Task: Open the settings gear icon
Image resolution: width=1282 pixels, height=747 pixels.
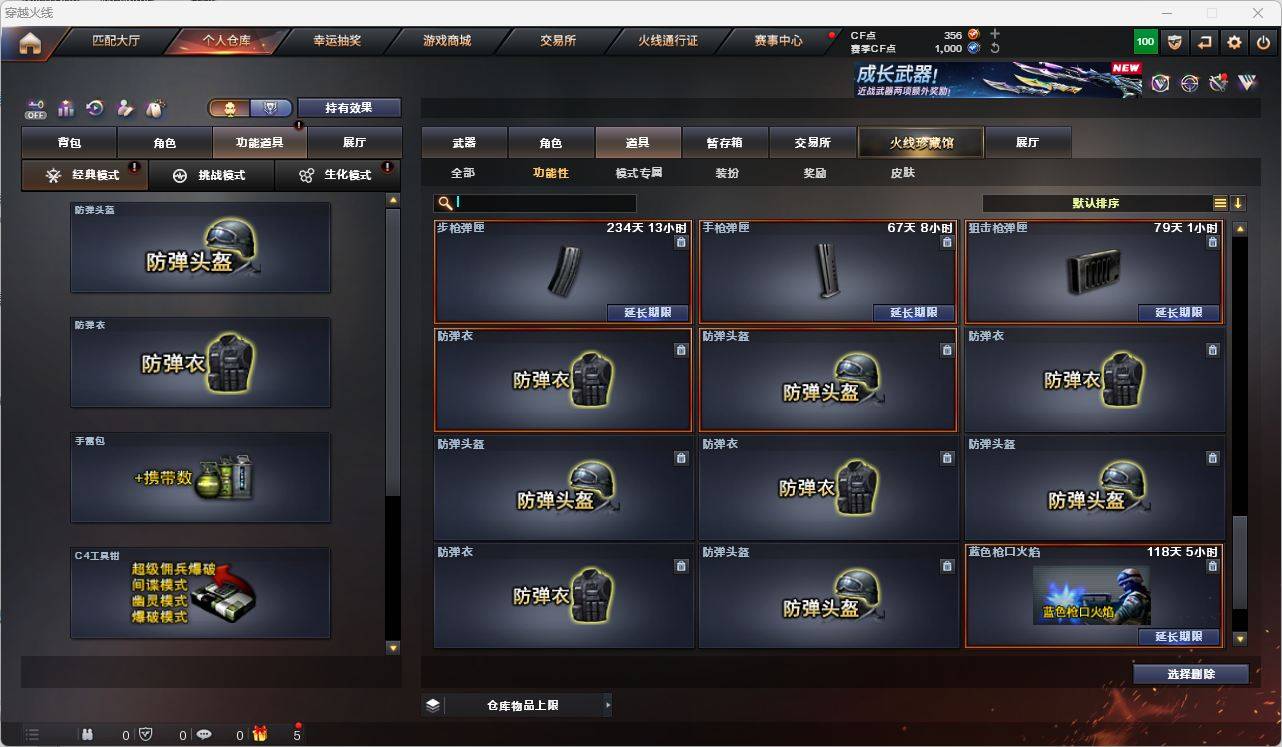Action: point(1232,41)
